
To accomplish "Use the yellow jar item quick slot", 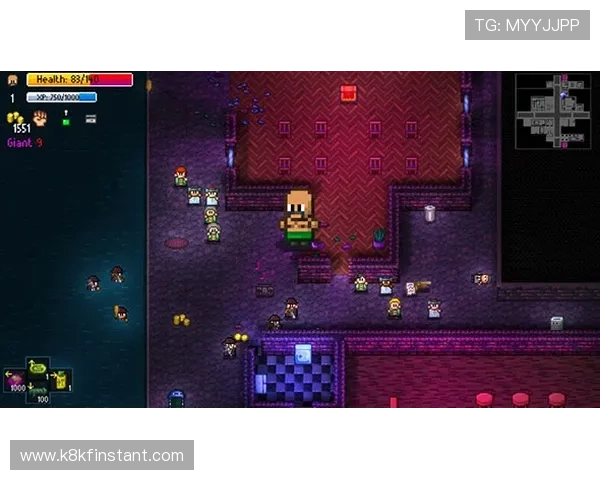I will pos(60,380).
